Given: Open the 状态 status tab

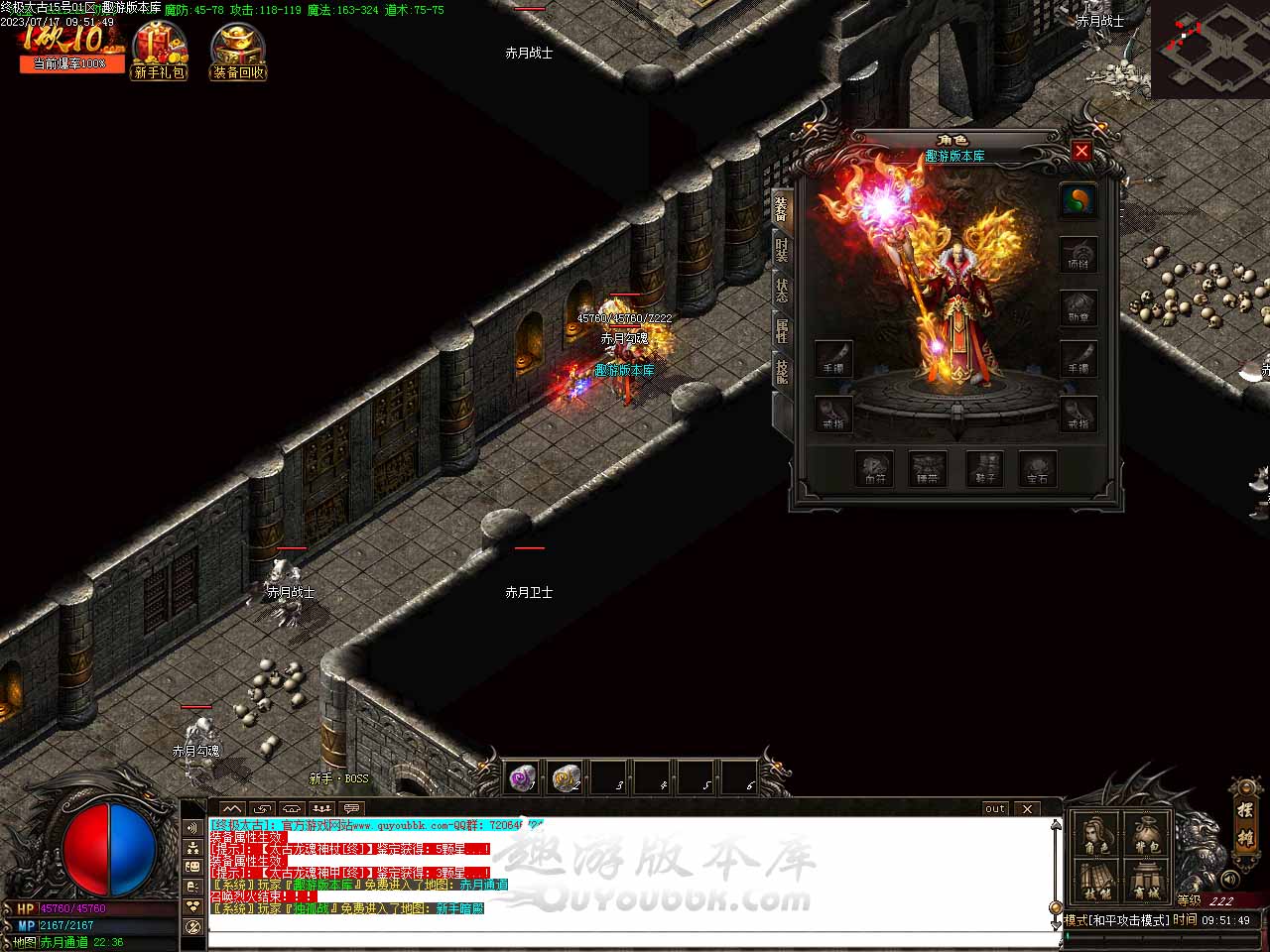Looking at the screenshot, I should [x=782, y=291].
